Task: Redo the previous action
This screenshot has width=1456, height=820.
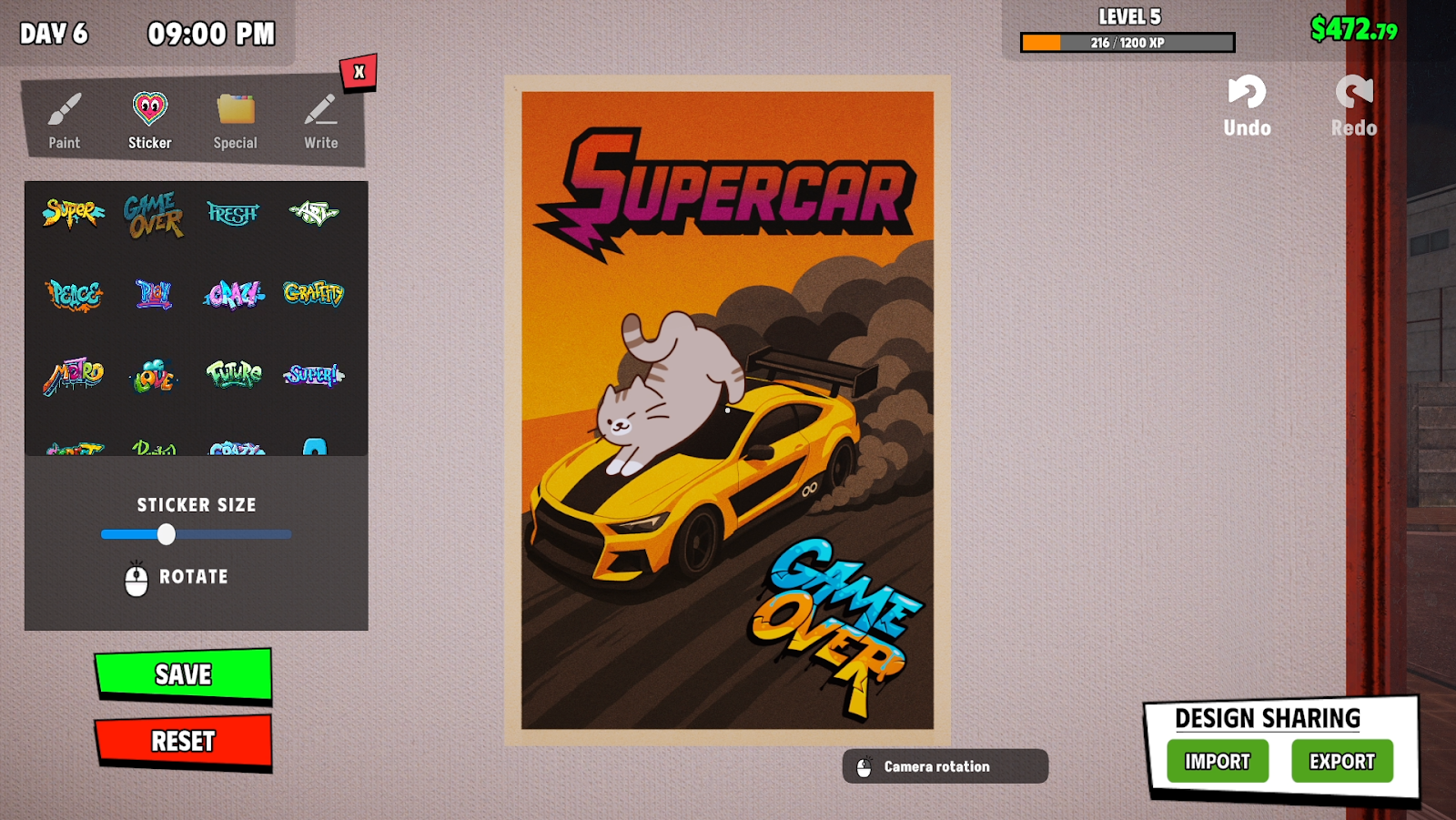Action: coord(1354,106)
